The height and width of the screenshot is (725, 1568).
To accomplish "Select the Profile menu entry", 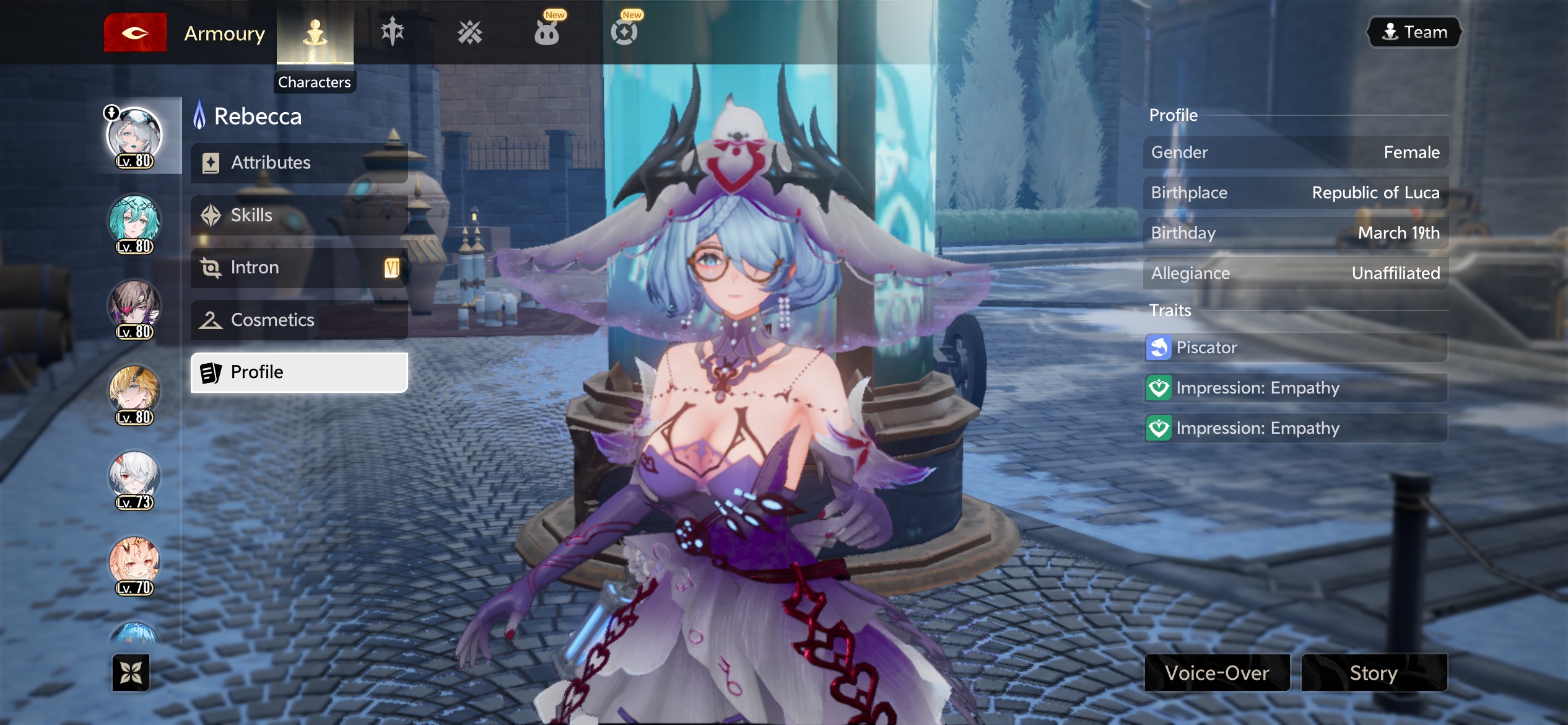I will pos(299,372).
